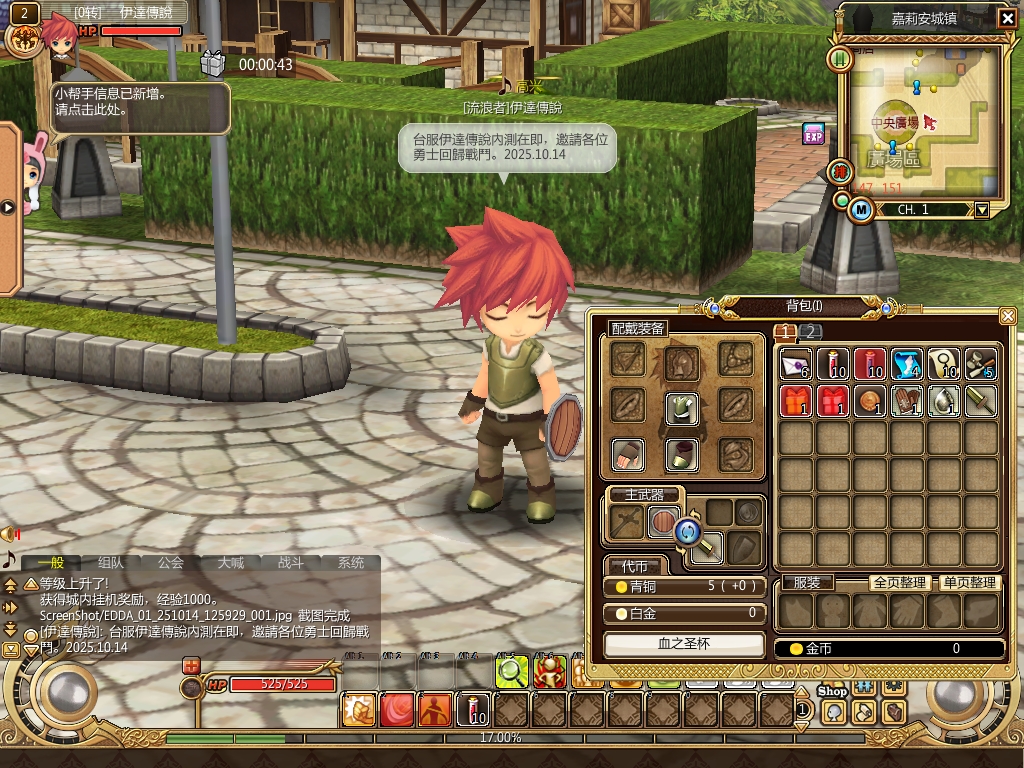Switch to backpack page 2 tab
Screen dimensions: 1024x768
coord(812,332)
